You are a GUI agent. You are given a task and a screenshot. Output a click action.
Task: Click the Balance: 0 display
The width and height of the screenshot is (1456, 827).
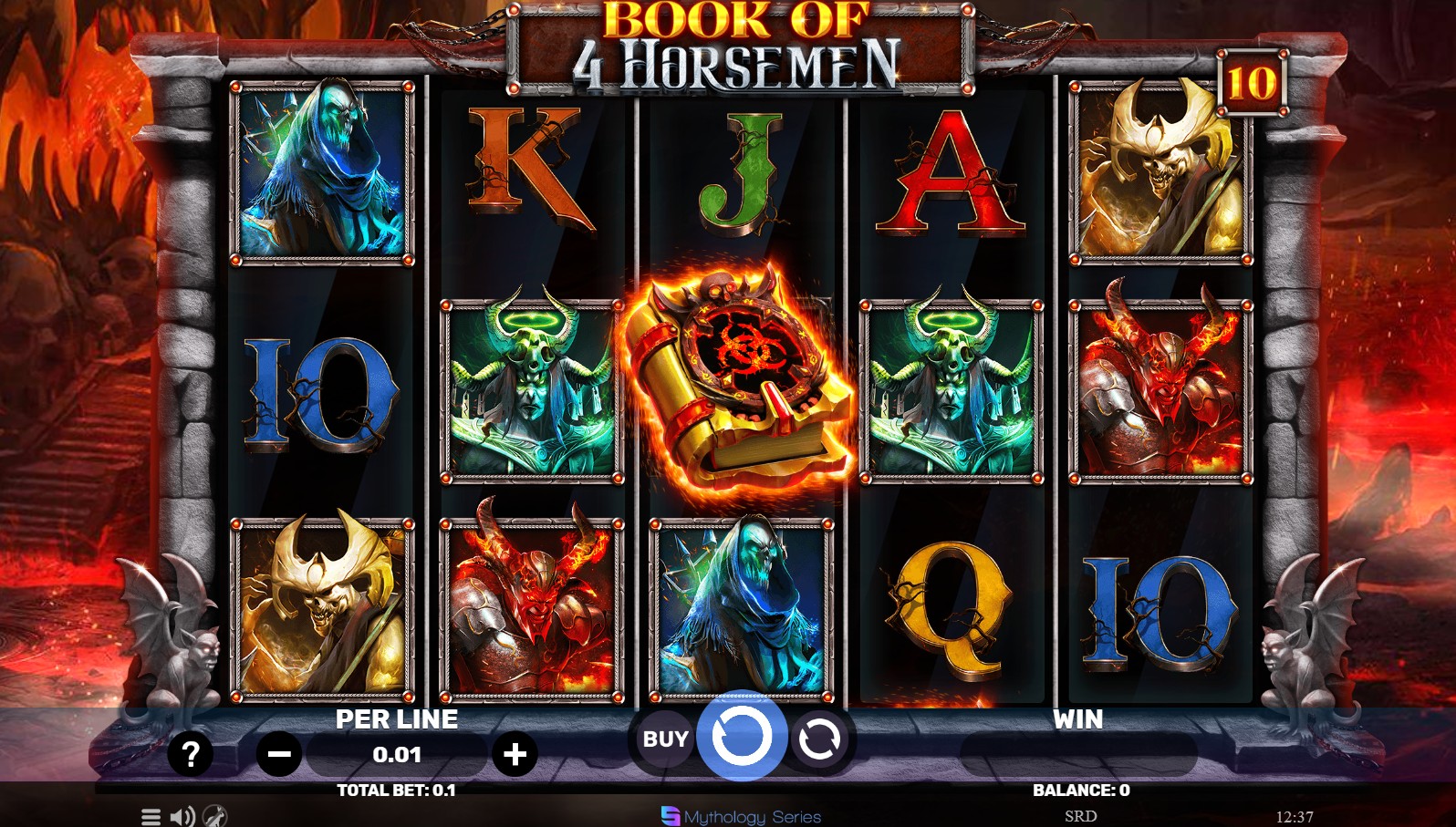point(1082,790)
